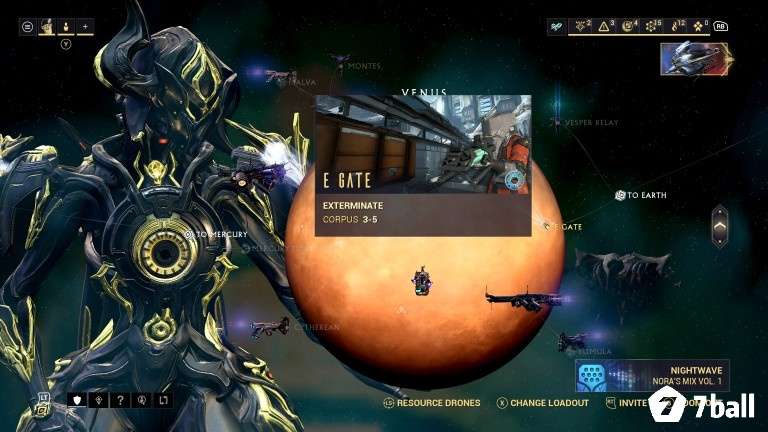Select the E Gate mission node
Viewport: 768px width, 432px height.
coord(548,227)
